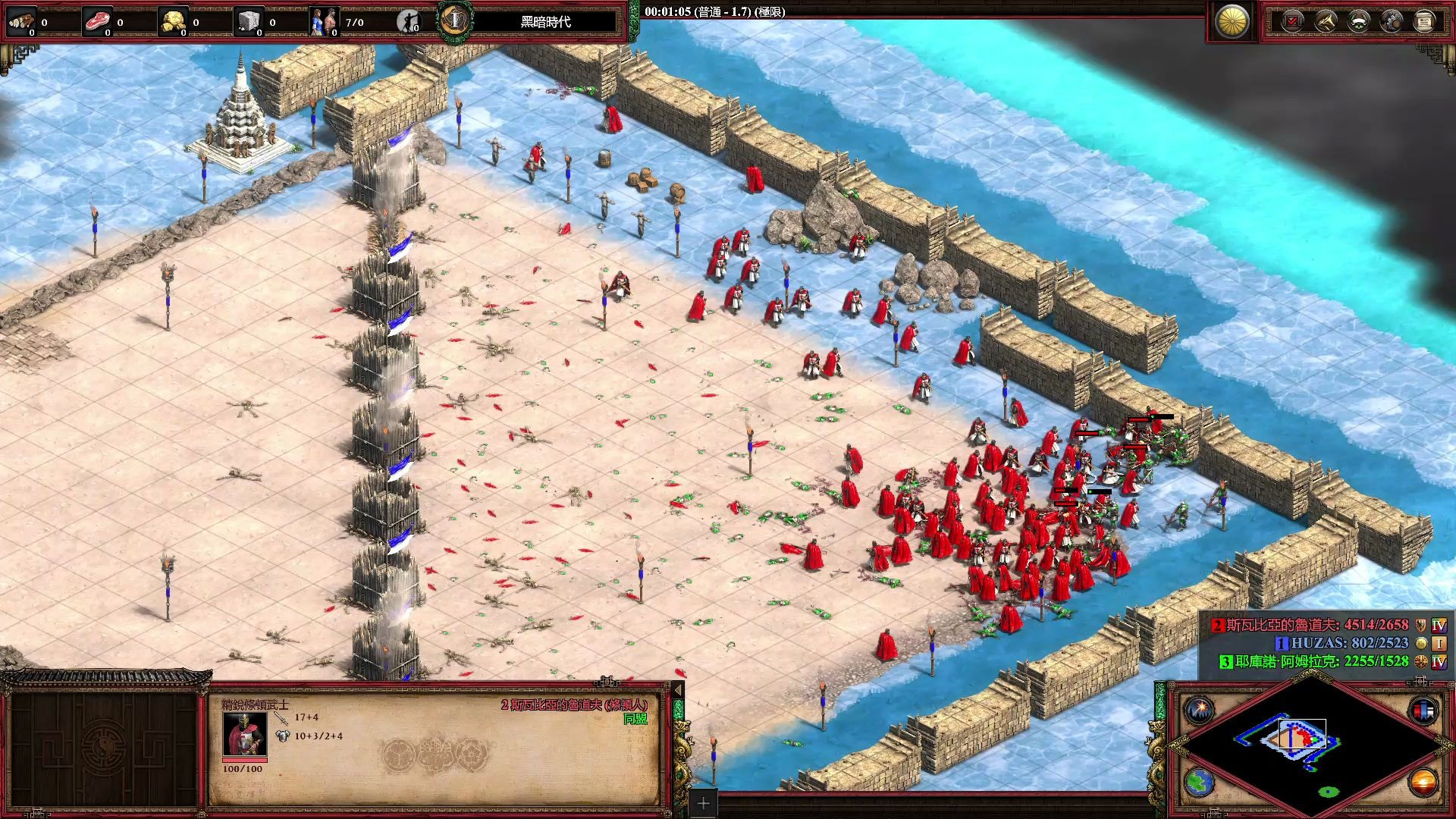
Task: Switch minimap mode with the globe button
Action: (x=1200, y=783)
